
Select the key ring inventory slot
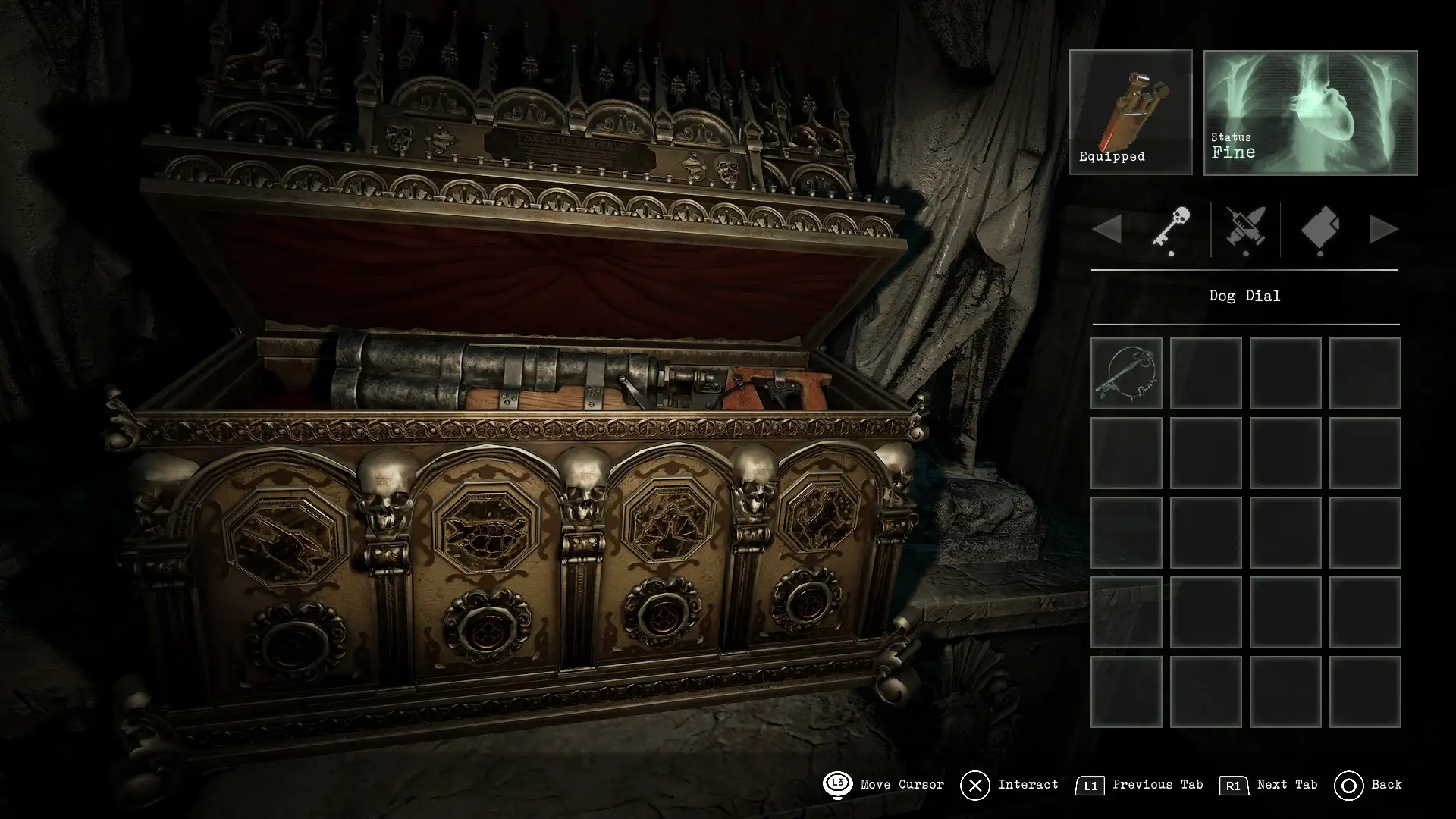coord(1126,373)
